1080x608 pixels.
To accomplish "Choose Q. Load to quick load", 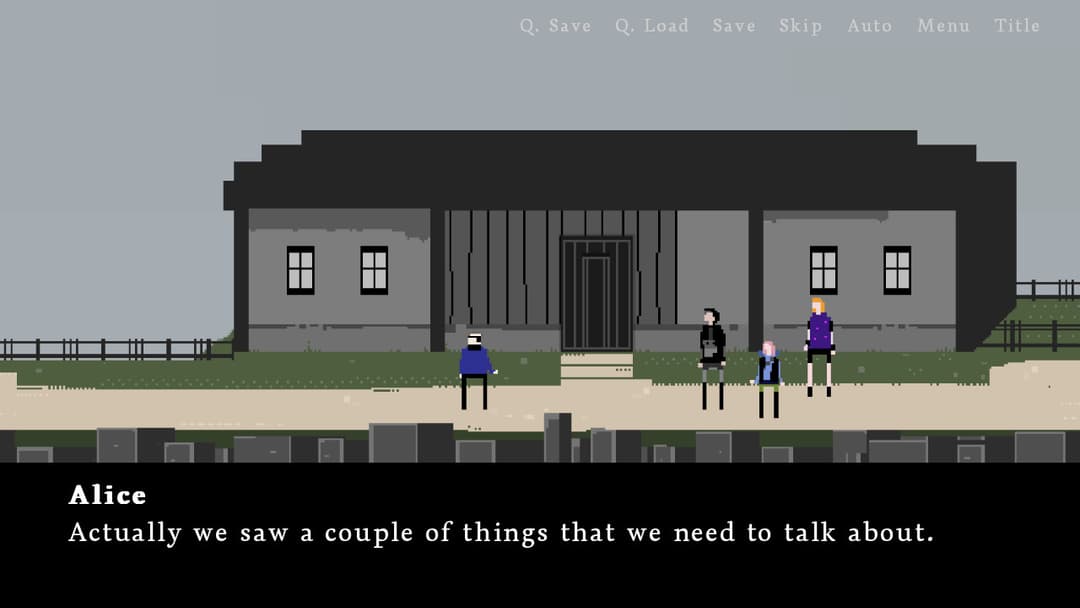I will pyautogui.click(x=652, y=26).
